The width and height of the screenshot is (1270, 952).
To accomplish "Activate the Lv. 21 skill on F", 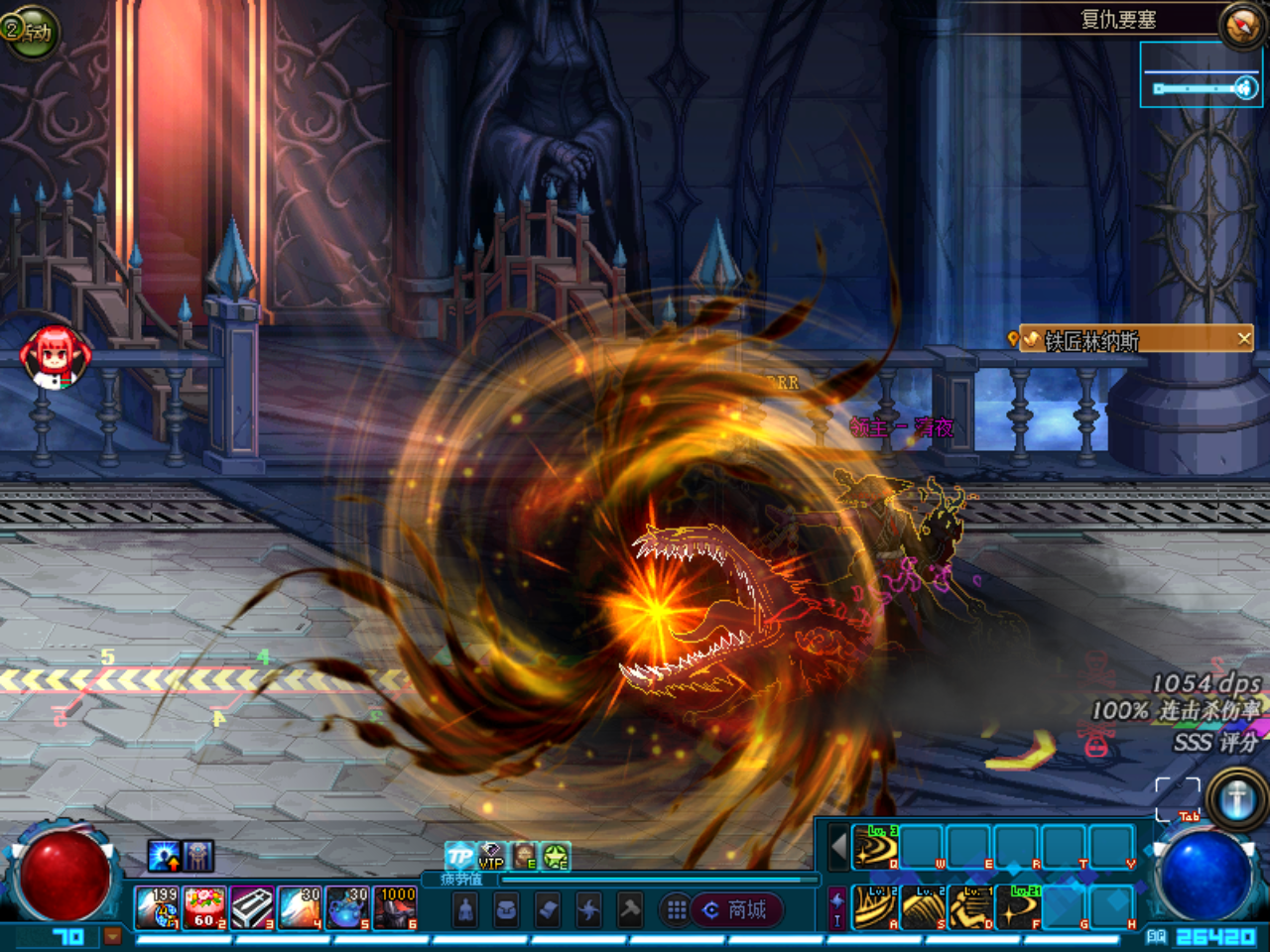I will tap(1017, 907).
